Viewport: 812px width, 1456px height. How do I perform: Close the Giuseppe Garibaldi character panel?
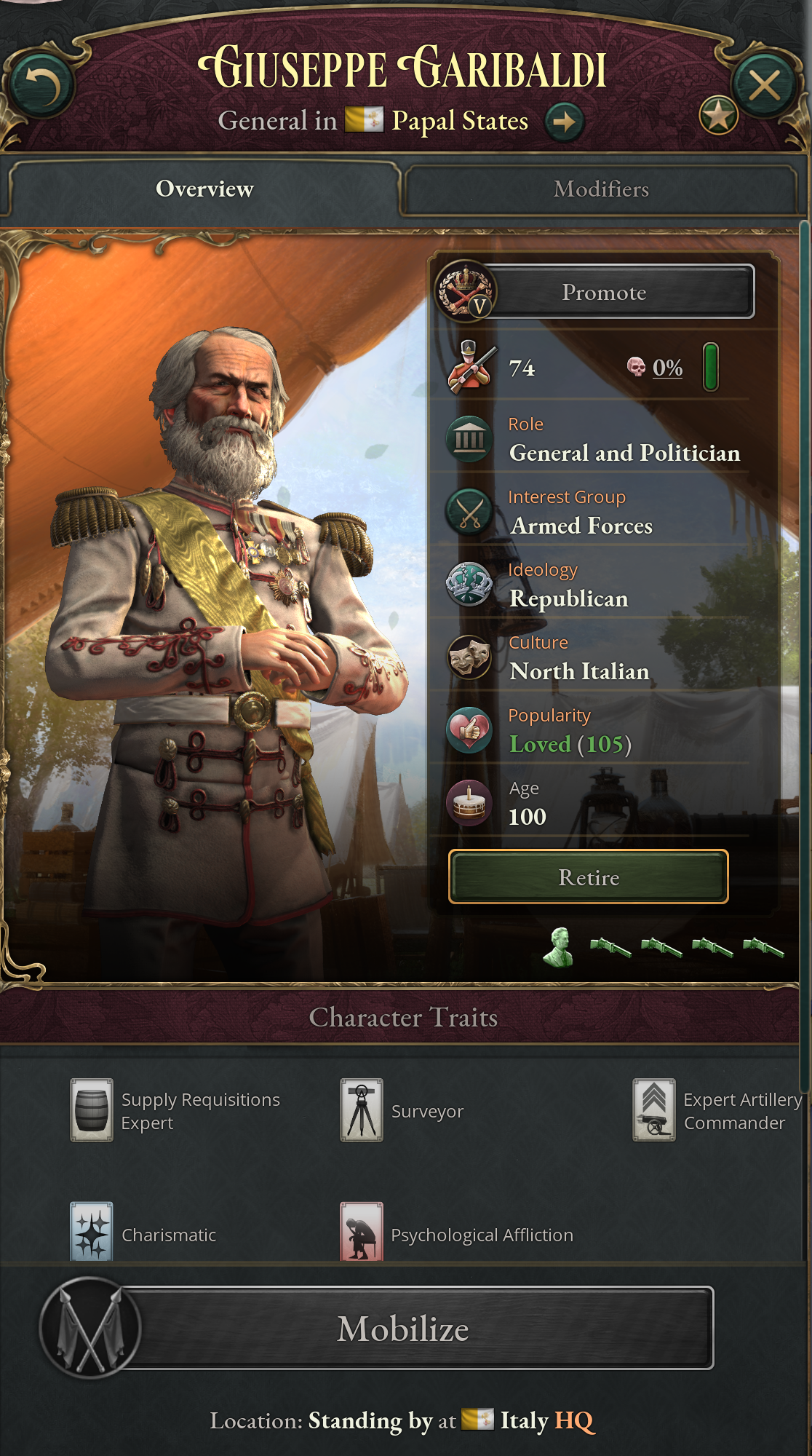pyautogui.click(x=764, y=86)
